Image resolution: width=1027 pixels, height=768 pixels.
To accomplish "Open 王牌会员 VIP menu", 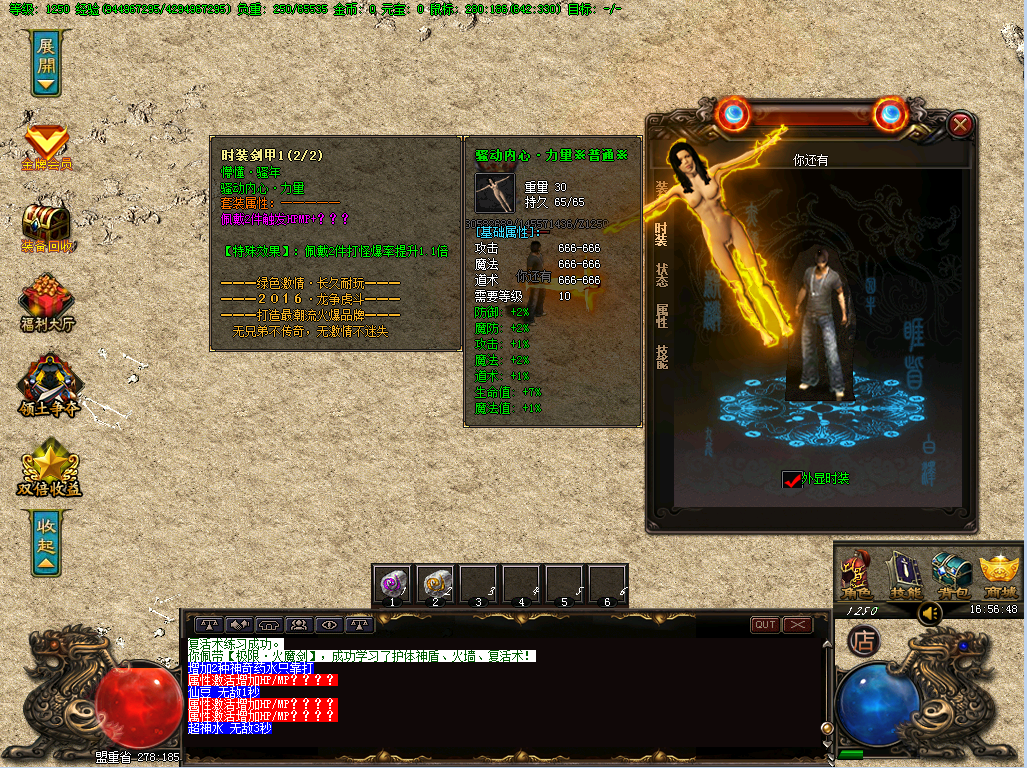I will 47,148.
